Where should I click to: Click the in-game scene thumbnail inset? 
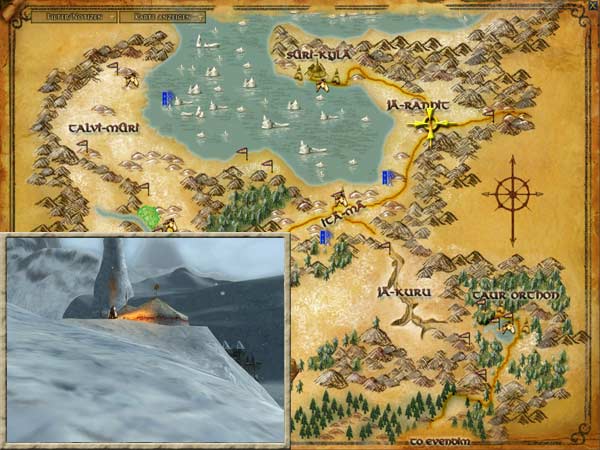click(147, 339)
